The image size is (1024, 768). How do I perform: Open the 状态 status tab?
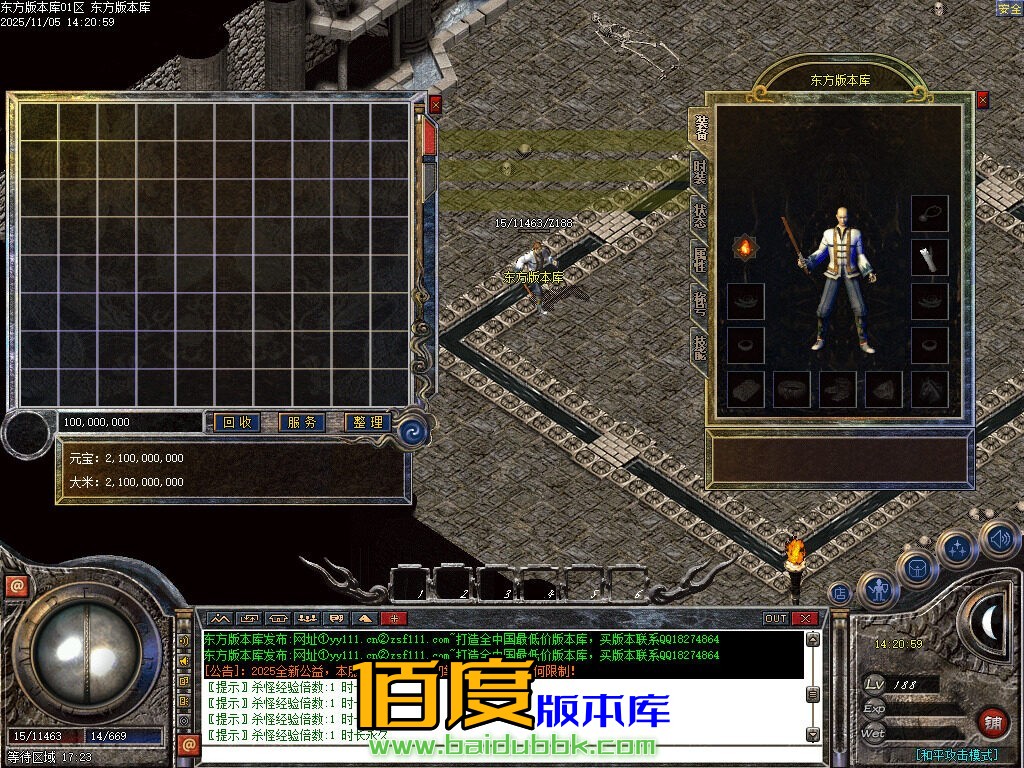(x=700, y=215)
